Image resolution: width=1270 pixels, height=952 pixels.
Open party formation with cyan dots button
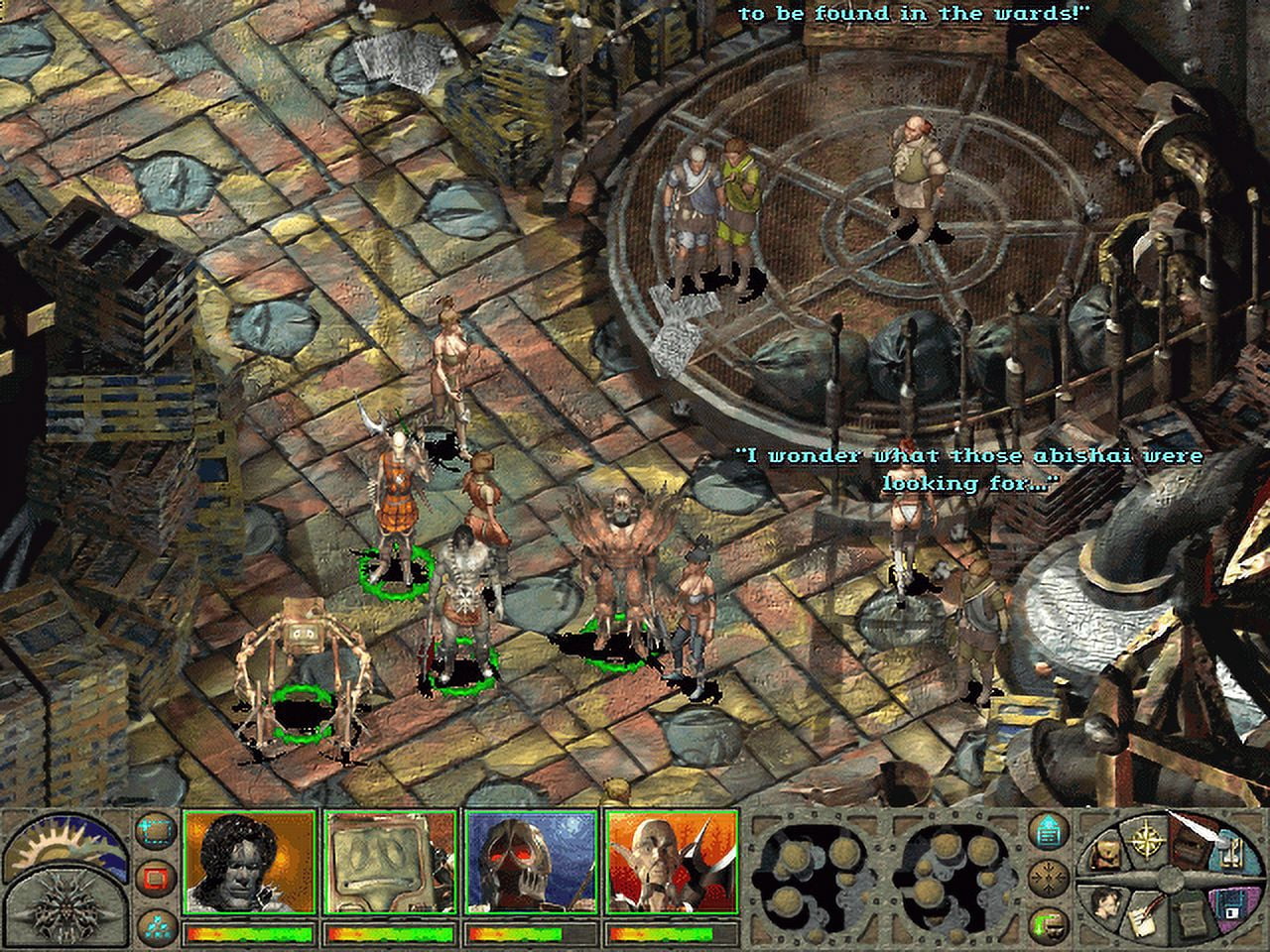[x=154, y=924]
